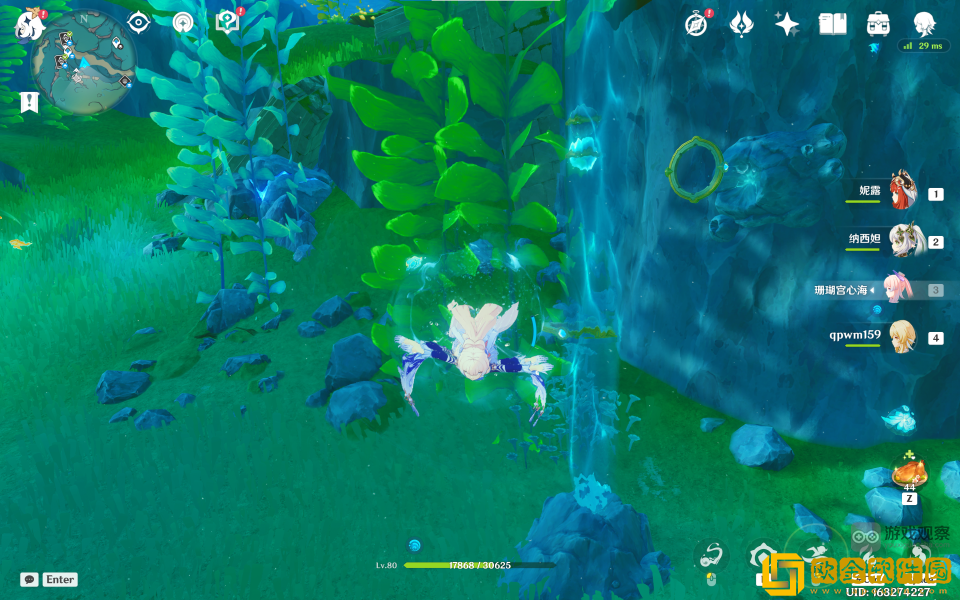
Task: Open the winged battle pass icon
Action: (741, 25)
